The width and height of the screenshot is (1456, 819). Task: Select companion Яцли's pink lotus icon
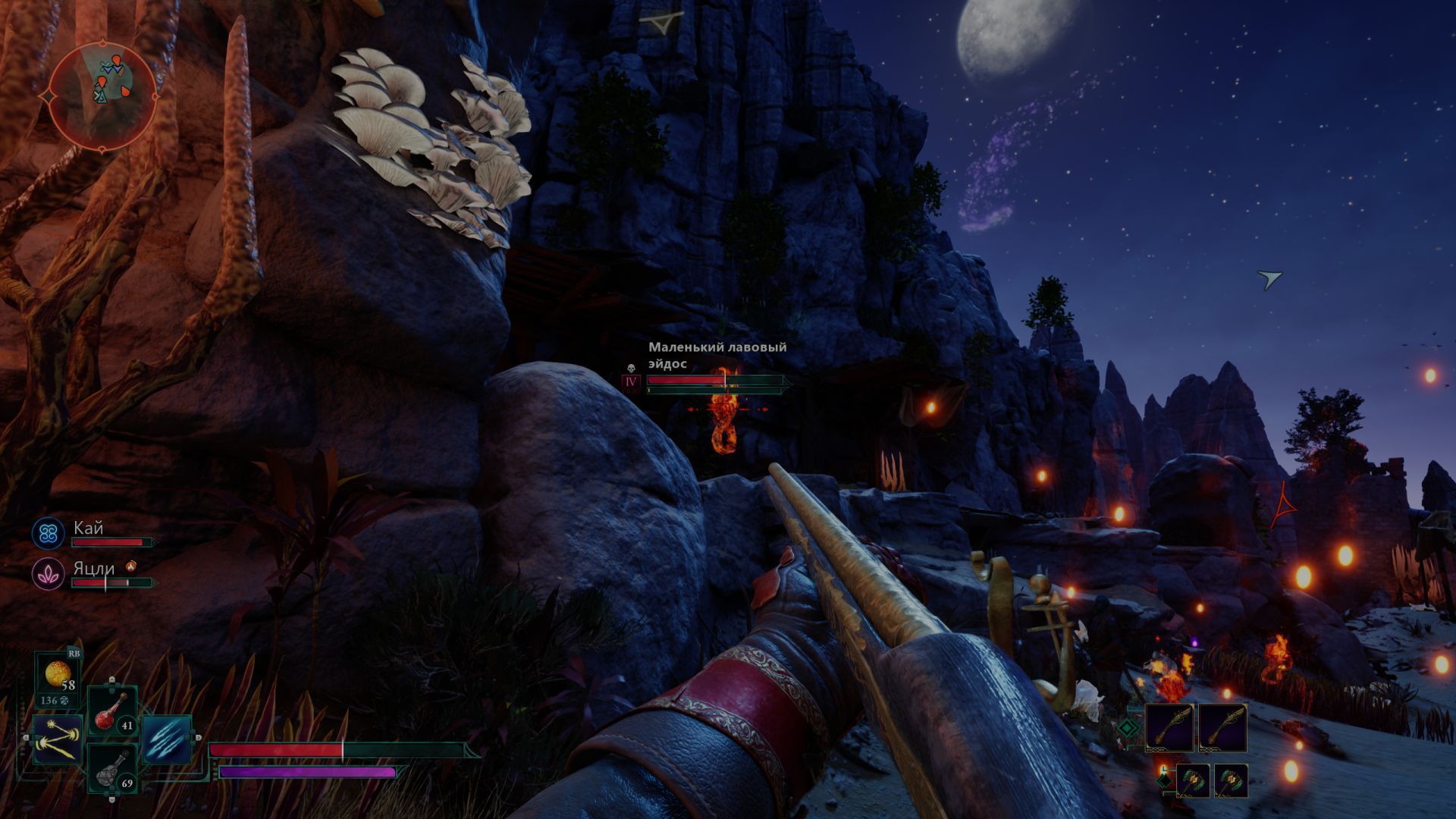pyautogui.click(x=48, y=573)
